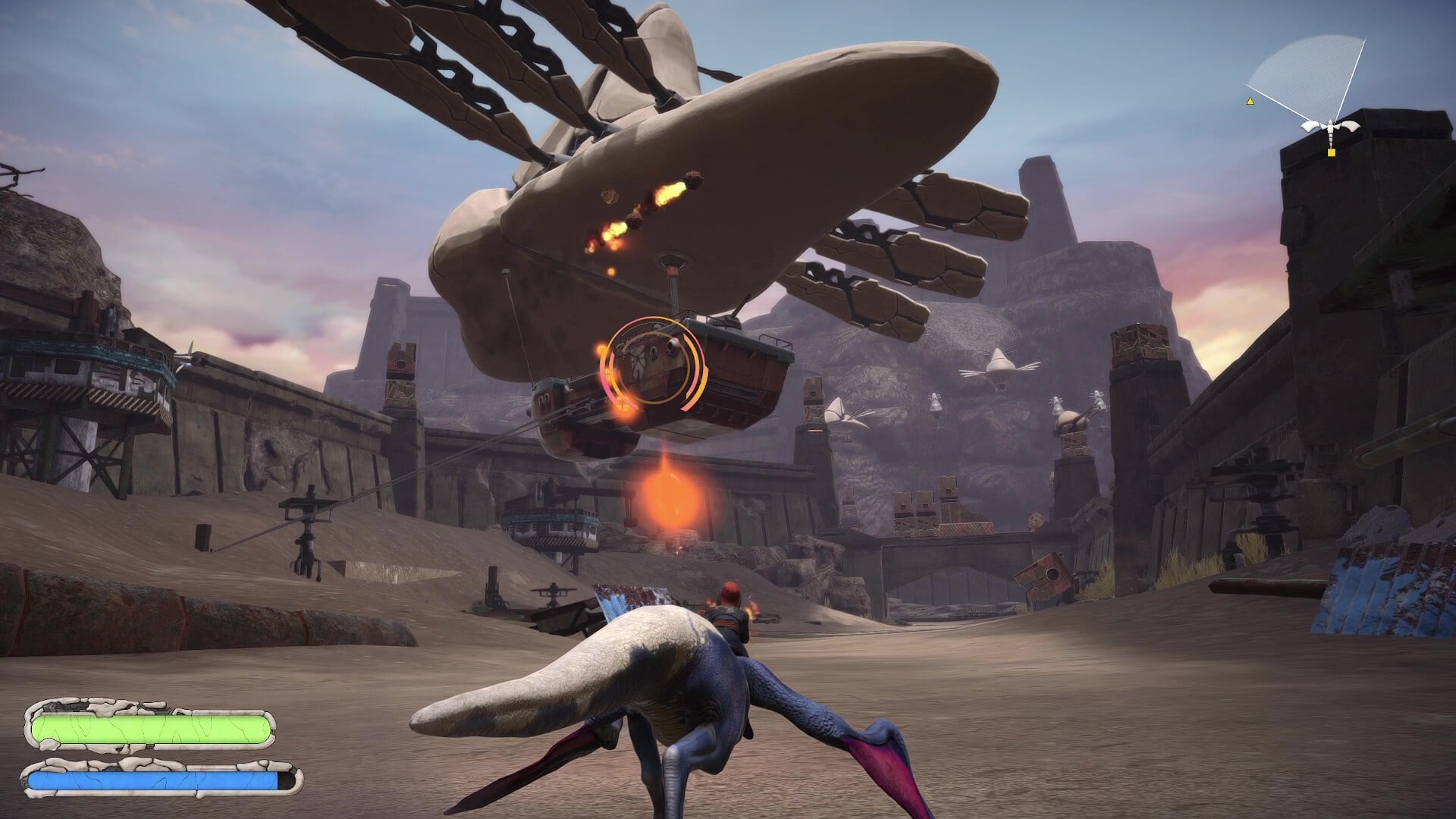1456x819 pixels.
Task: Select the yellow triangle enemy marker on radar
Action: point(1250,99)
